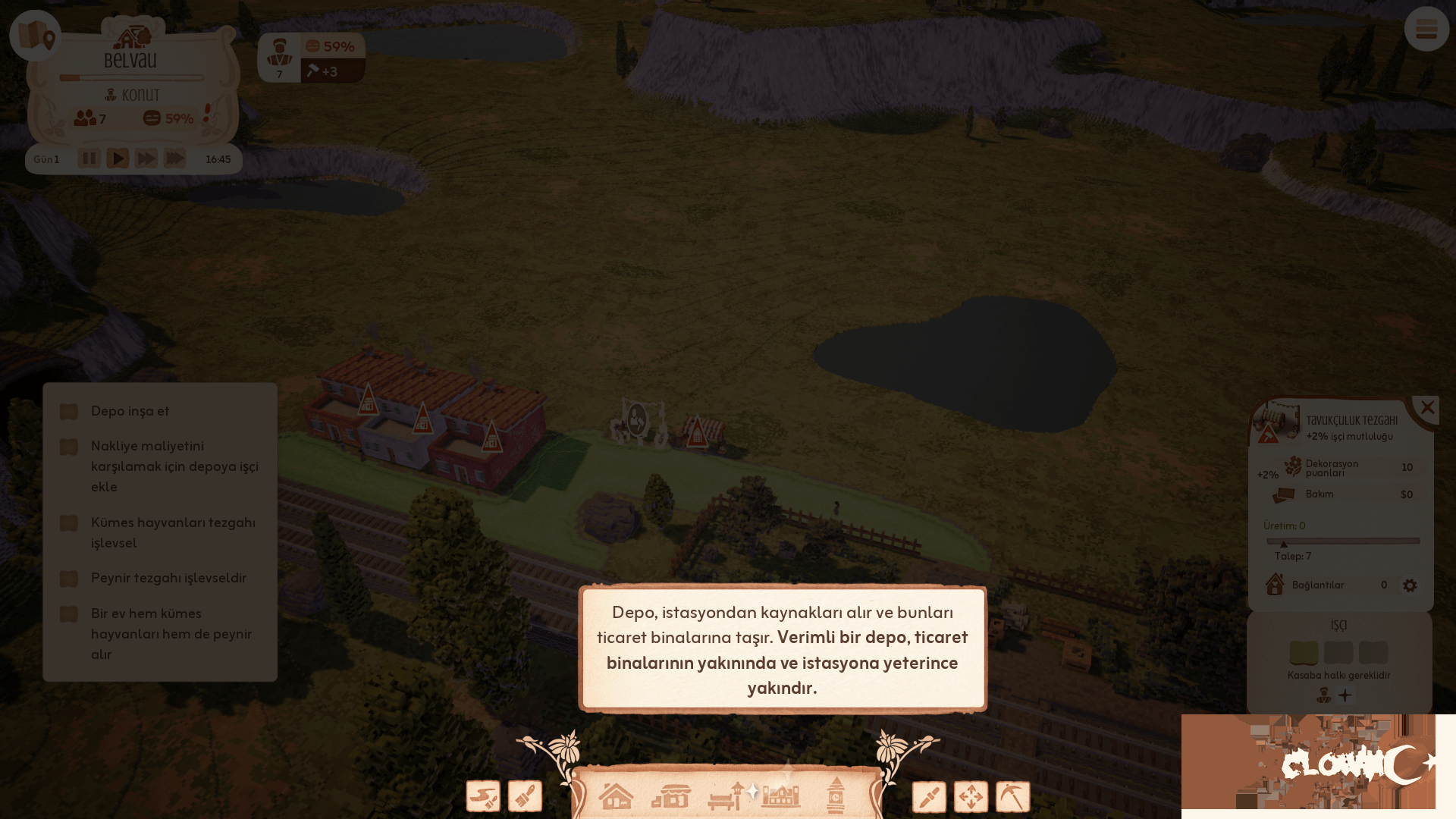Open the Bağlantılar settings gear
Image resolution: width=1456 pixels, height=819 pixels.
[1409, 585]
